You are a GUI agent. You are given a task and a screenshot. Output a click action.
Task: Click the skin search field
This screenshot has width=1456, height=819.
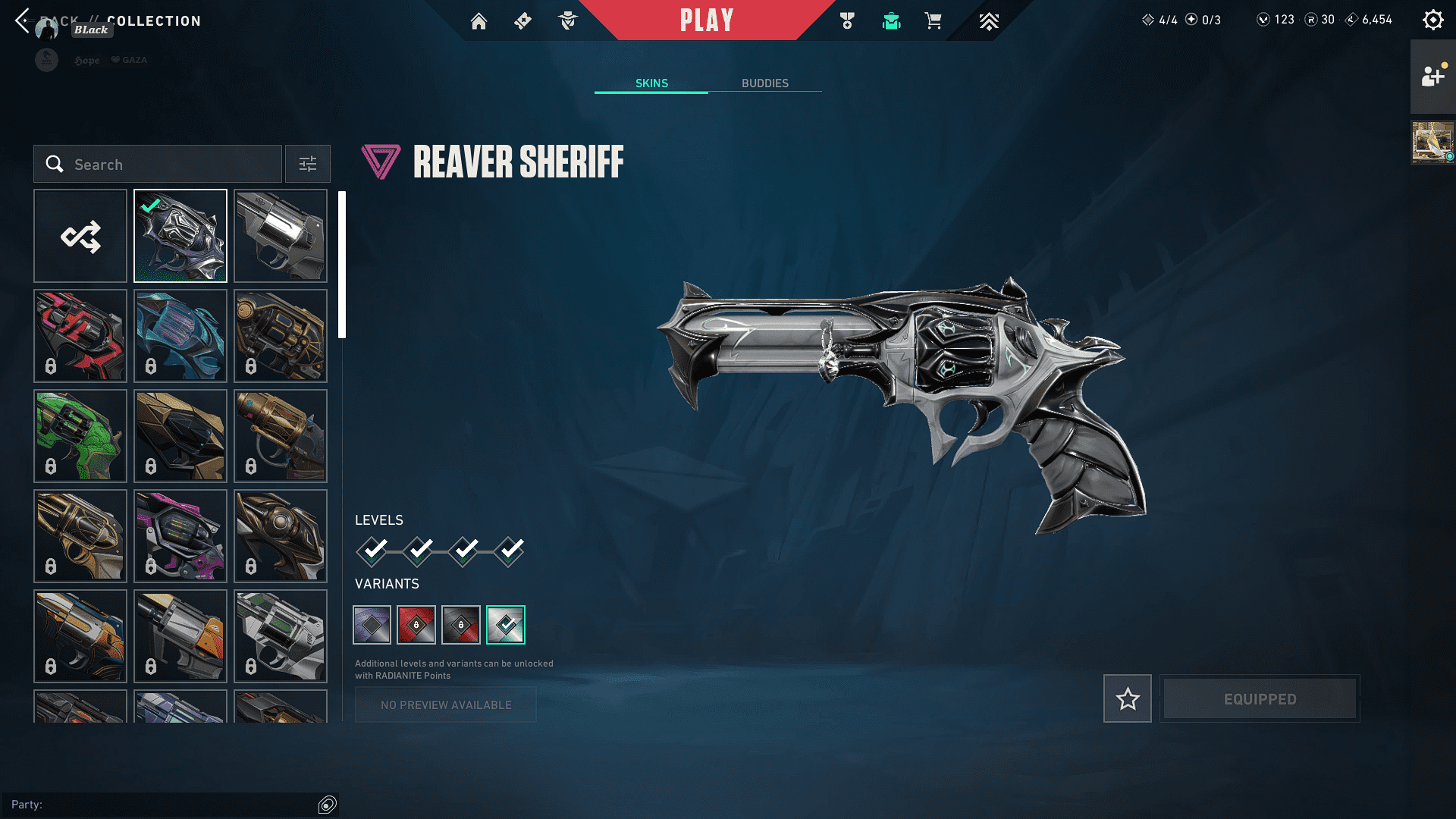158,165
